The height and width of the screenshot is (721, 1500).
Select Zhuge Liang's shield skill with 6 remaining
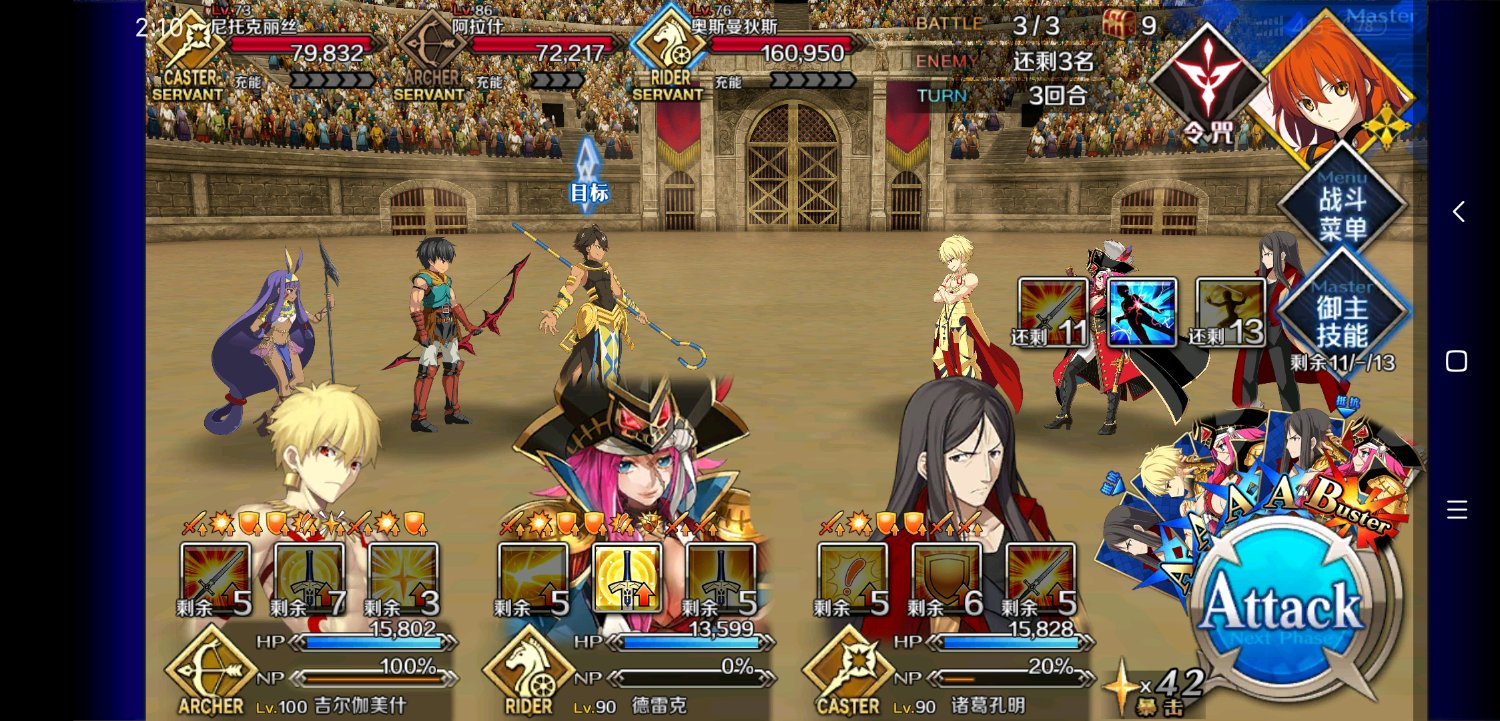pyautogui.click(x=947, y=578)
